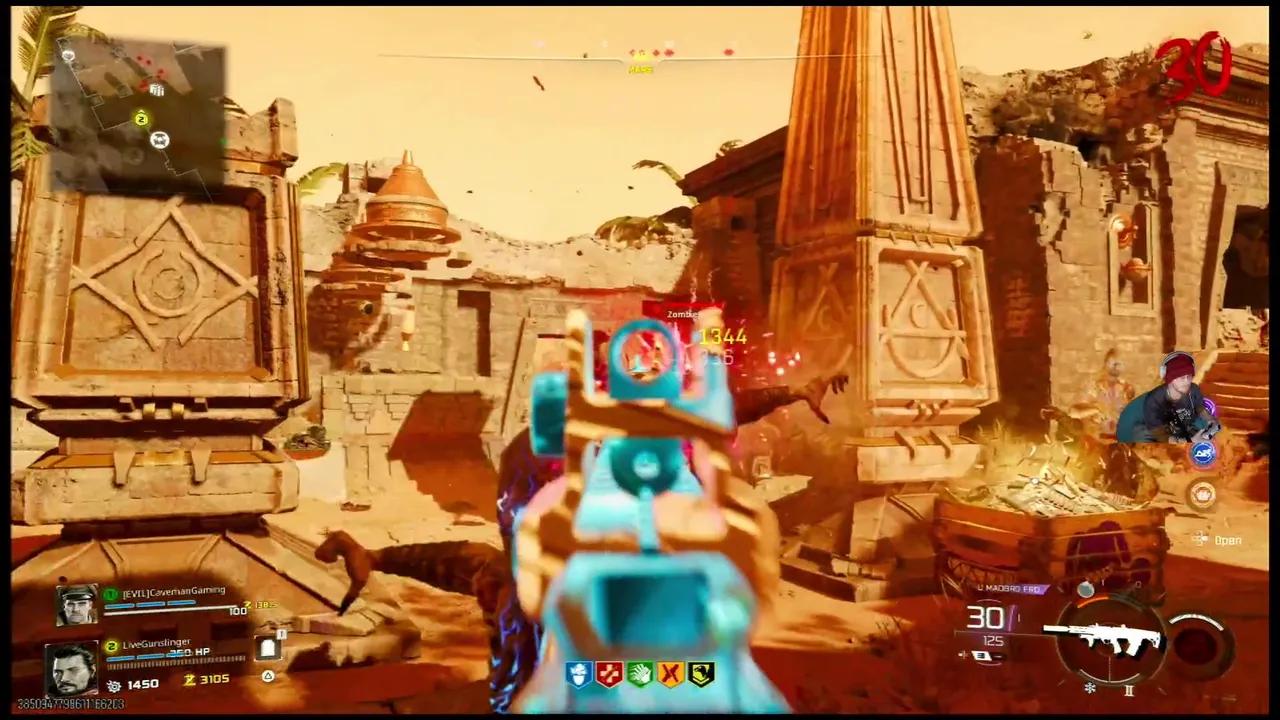Viewport: 1280px width, 720px height.
Task: Select the blue Winter's Wail perk icon
Action: coord(580,672)
